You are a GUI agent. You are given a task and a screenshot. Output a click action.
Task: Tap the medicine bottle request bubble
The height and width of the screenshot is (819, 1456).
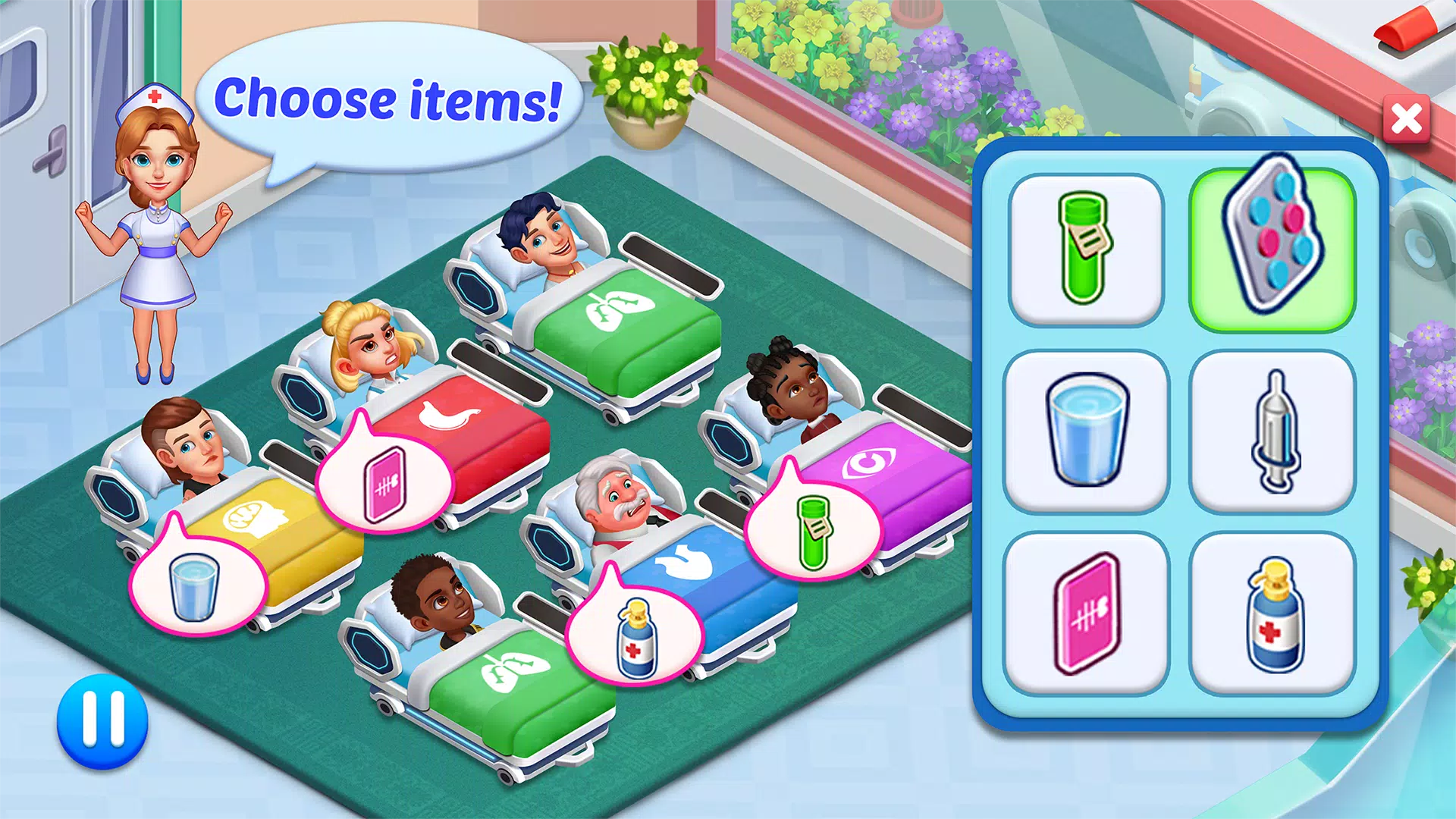635,635
